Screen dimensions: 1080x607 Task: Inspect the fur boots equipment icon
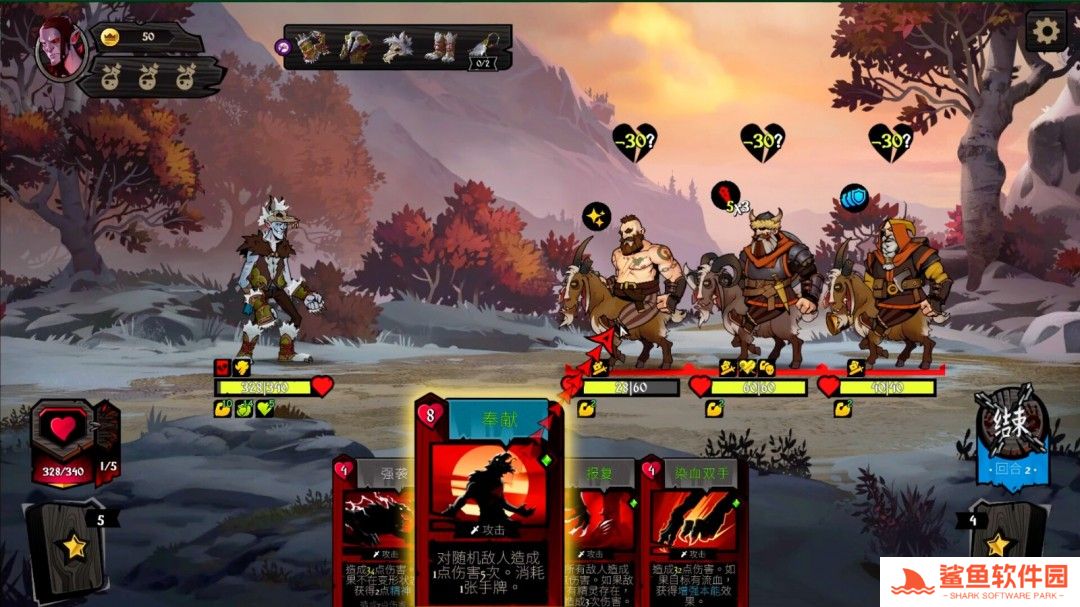pyautogui.click(x=440, y=46)
